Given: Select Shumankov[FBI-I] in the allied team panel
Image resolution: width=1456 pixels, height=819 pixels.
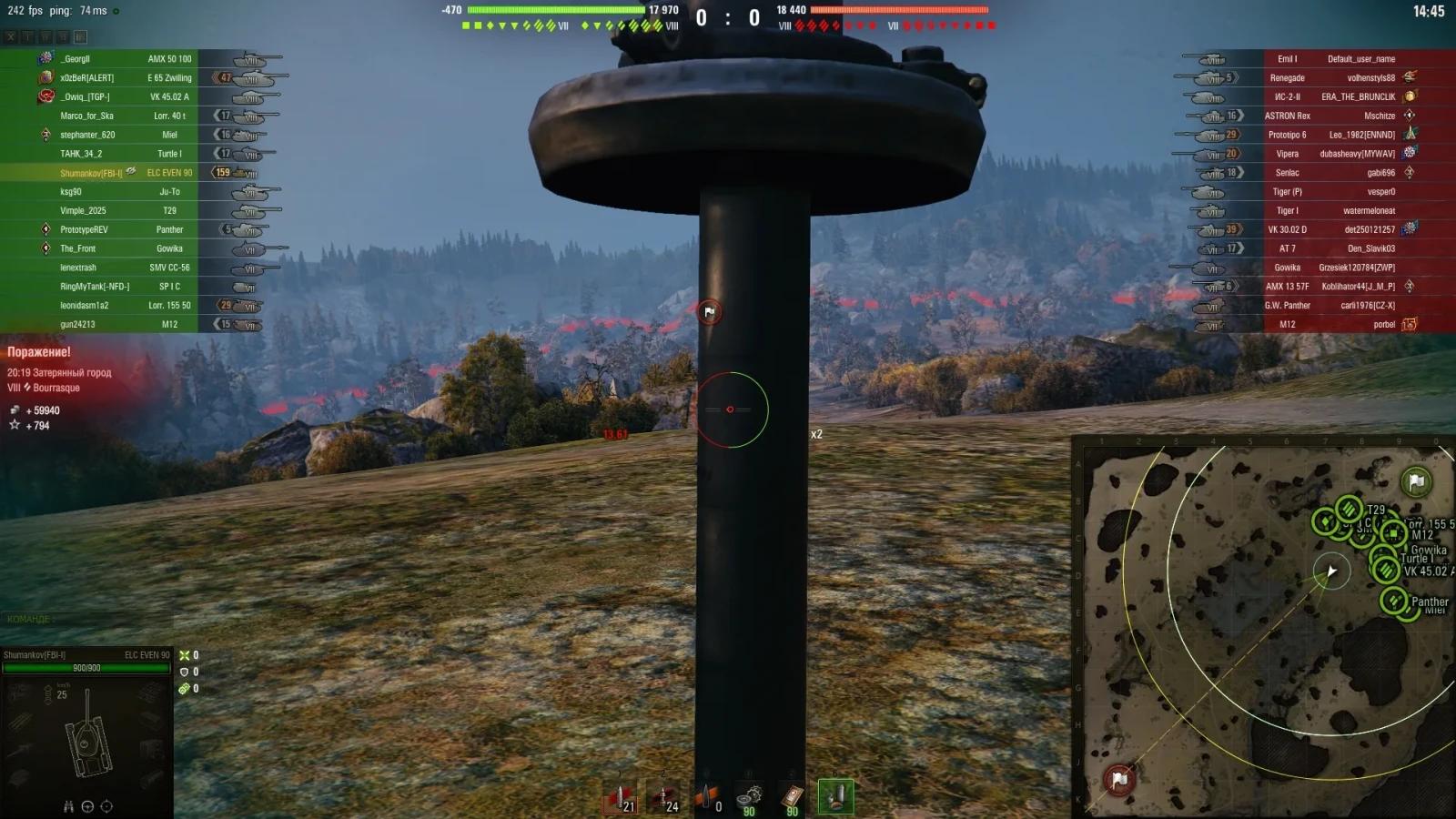Looking at the screenshot, I should point(91,172).
